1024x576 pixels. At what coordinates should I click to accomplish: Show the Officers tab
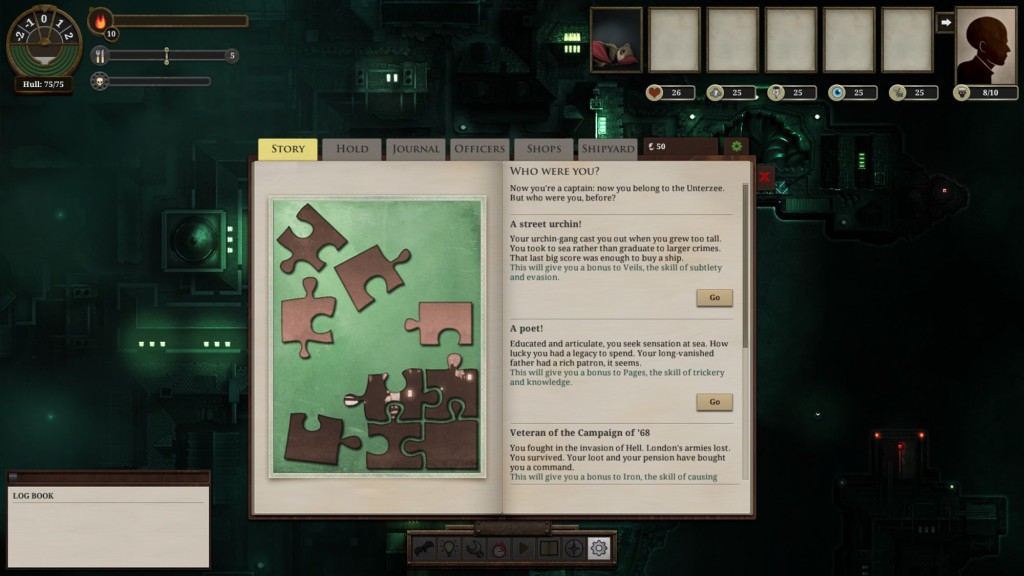click(x=480, y=149)
